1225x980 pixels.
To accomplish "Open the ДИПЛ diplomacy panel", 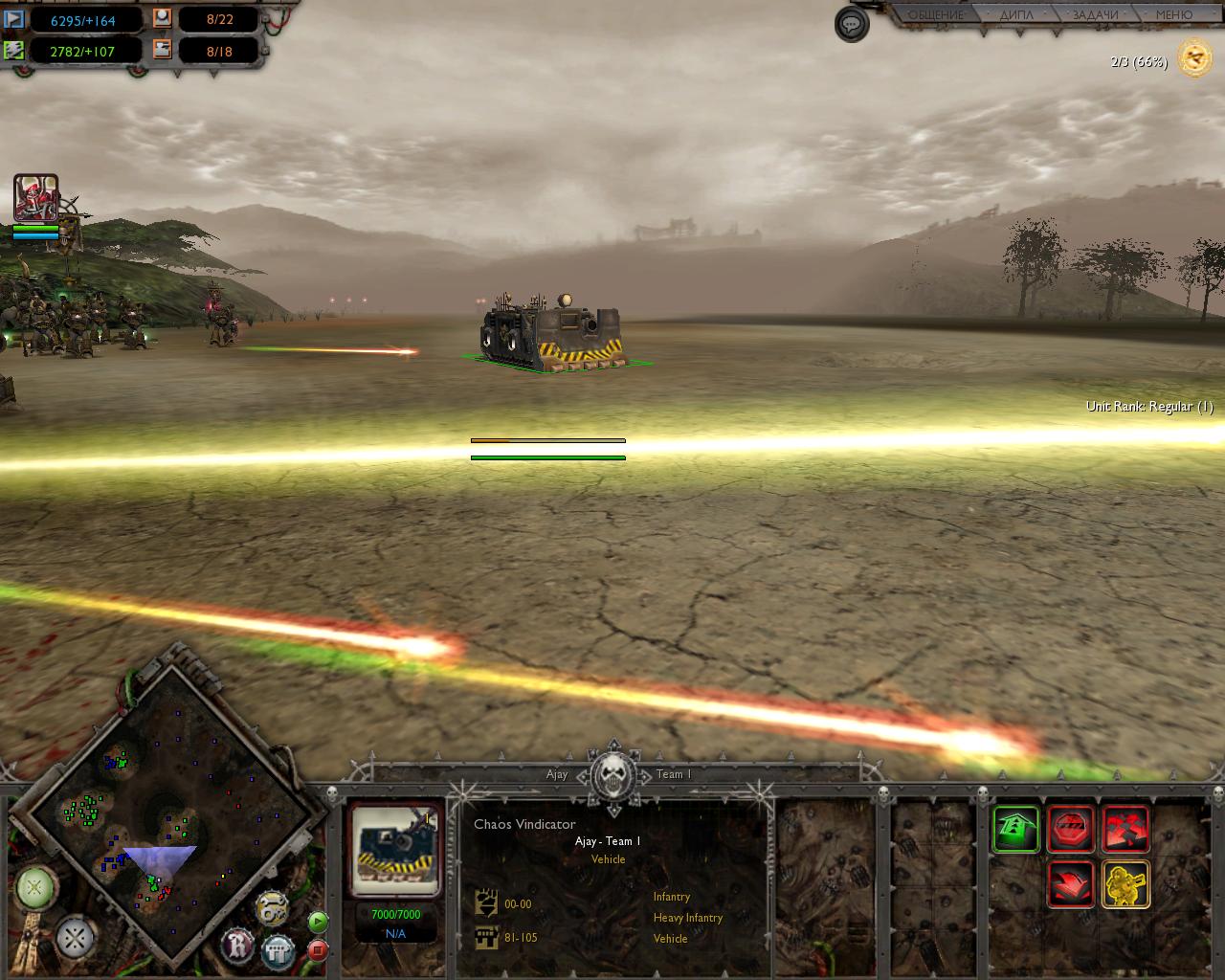I will (1016, 15).
